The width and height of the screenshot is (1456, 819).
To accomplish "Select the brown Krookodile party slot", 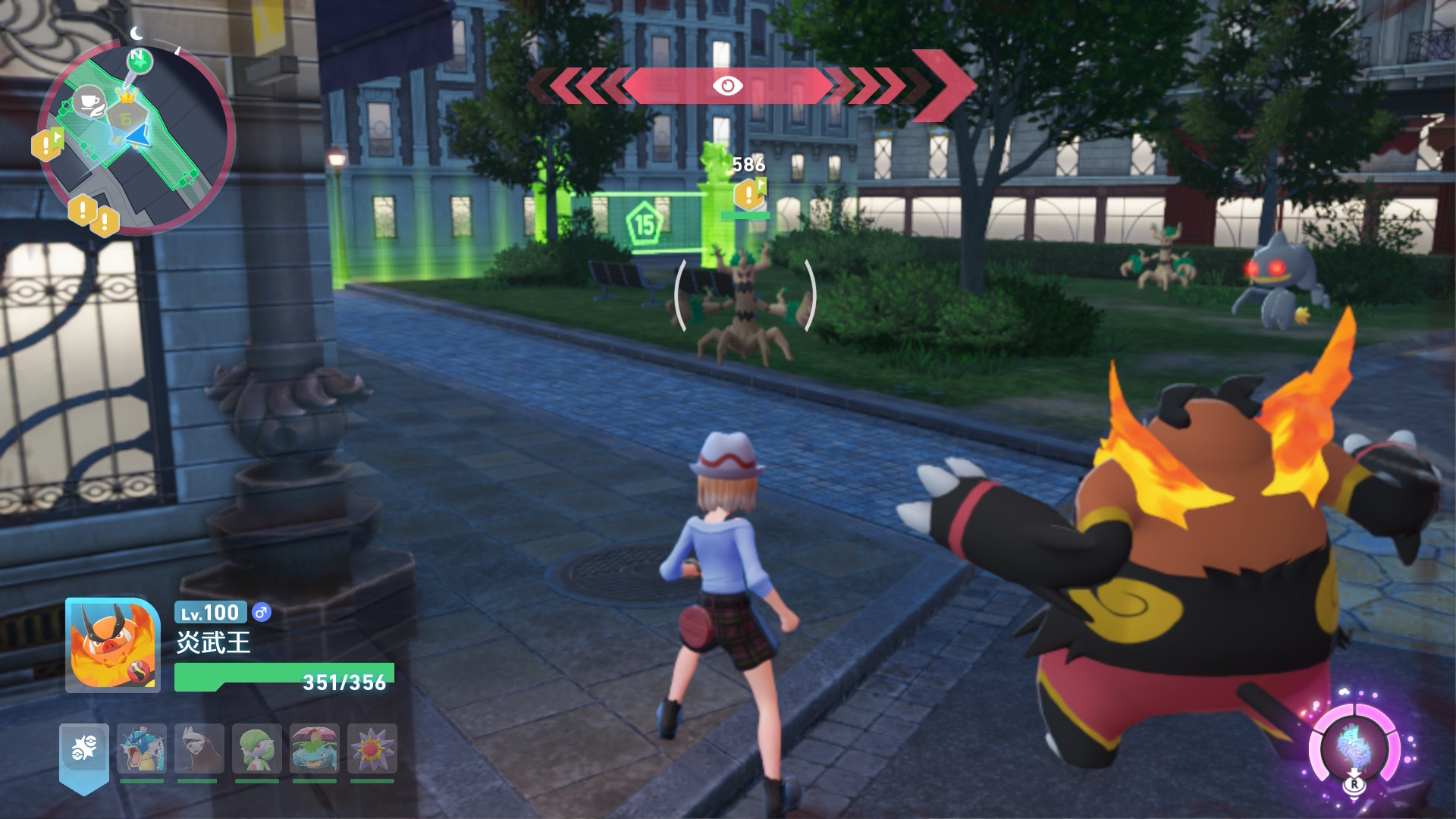I will tap(199, 749).
